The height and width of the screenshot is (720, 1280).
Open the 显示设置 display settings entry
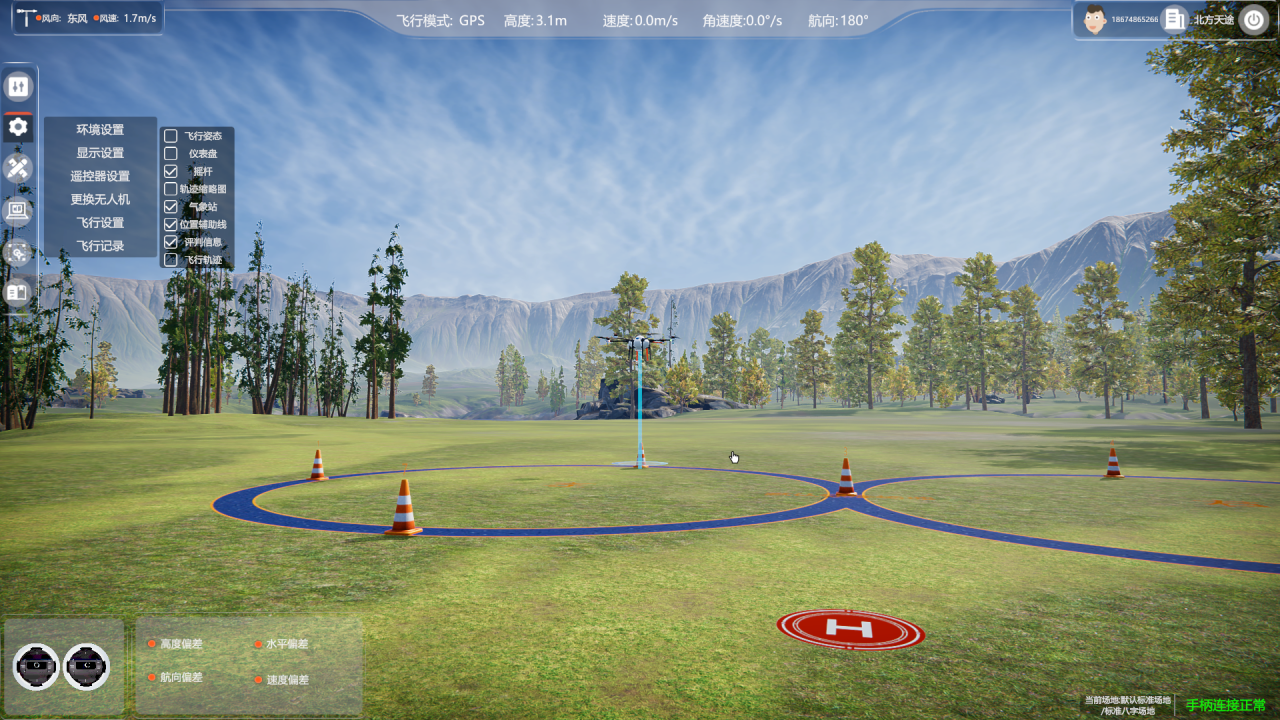pos(100,153)
